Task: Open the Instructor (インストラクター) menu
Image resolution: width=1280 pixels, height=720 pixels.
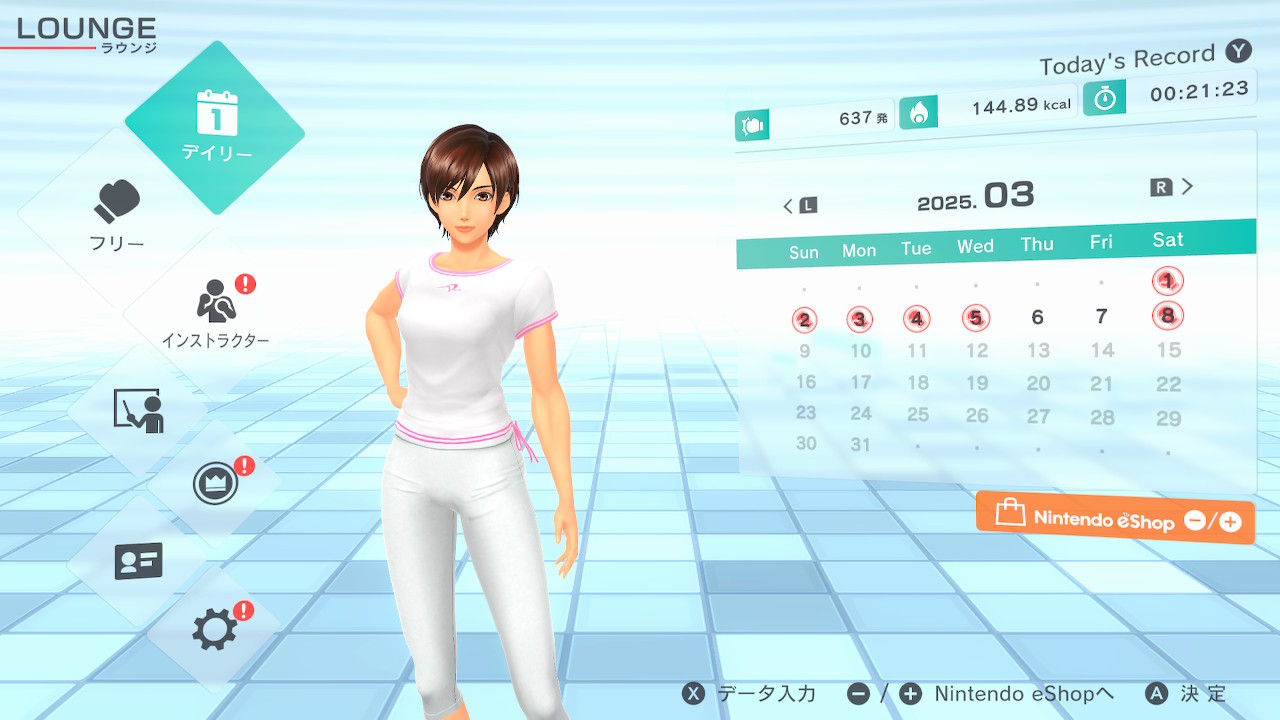Action: 215,312
